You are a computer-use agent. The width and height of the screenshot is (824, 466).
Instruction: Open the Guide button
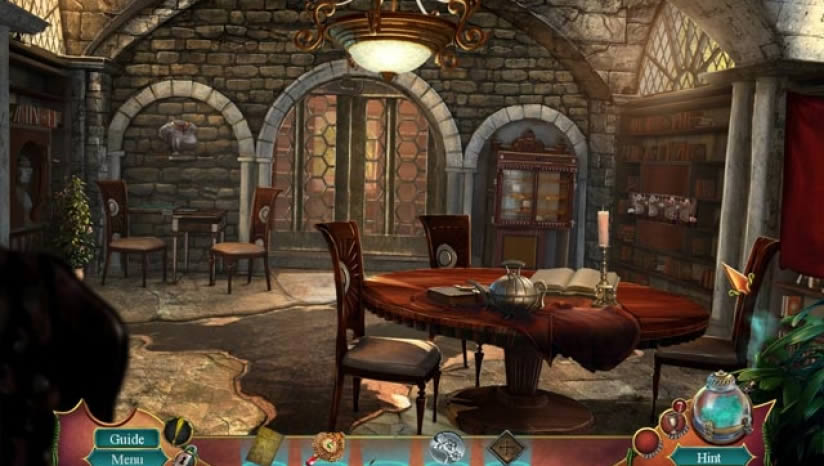tap(127, 439)
